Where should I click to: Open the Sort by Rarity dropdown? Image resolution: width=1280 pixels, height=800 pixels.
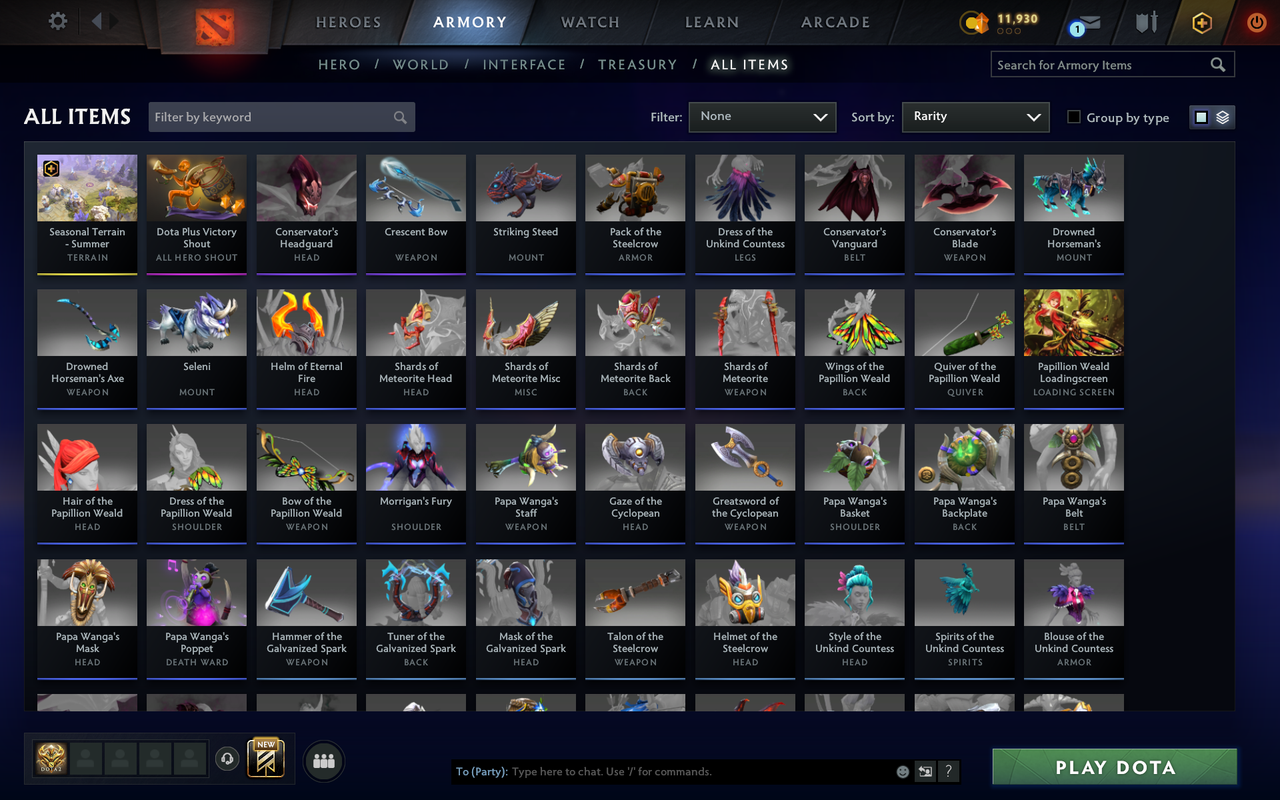(975, 116)
